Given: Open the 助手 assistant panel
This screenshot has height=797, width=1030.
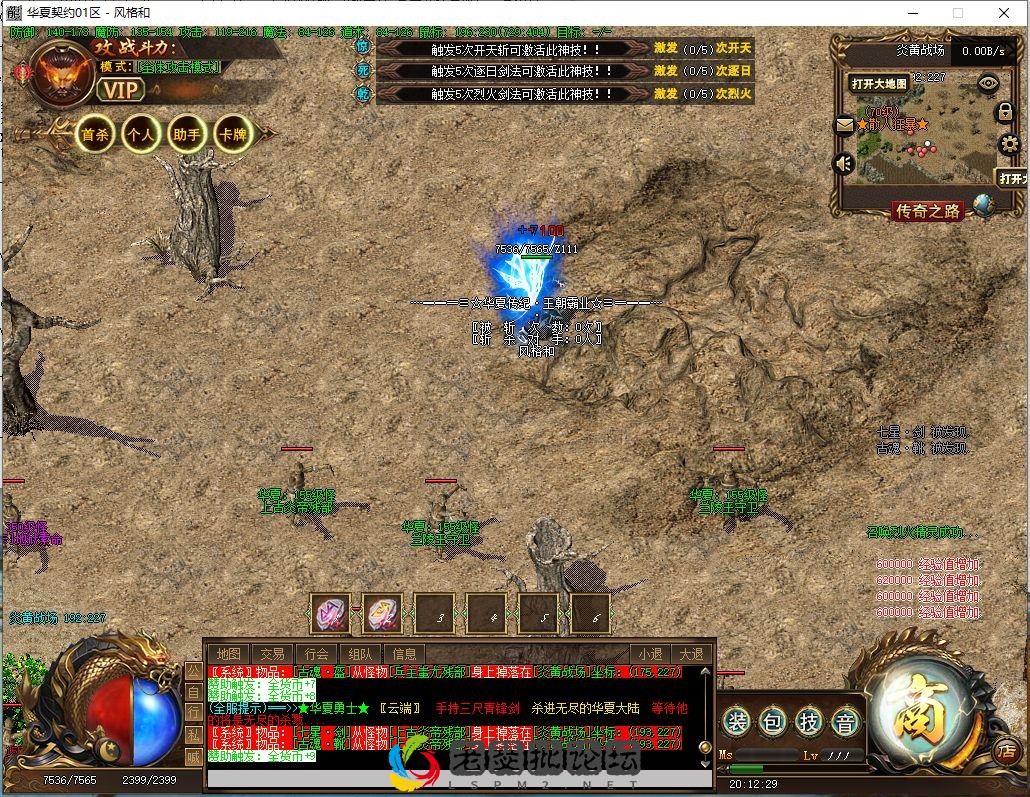Looking at the screenshot, I should click(186, 134).
